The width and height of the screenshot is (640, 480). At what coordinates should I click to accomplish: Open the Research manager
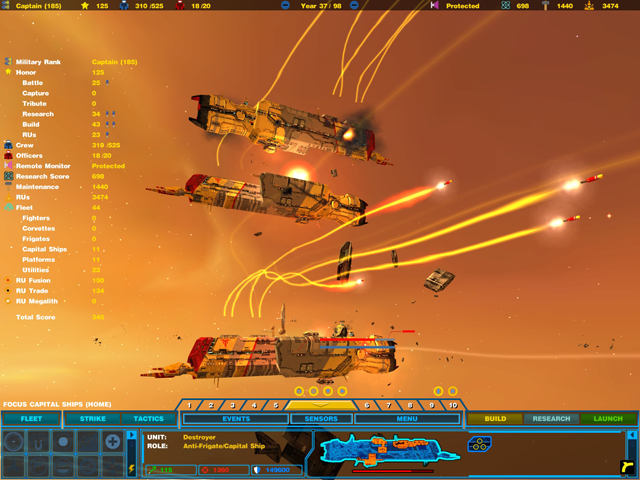tap(551, 419)
